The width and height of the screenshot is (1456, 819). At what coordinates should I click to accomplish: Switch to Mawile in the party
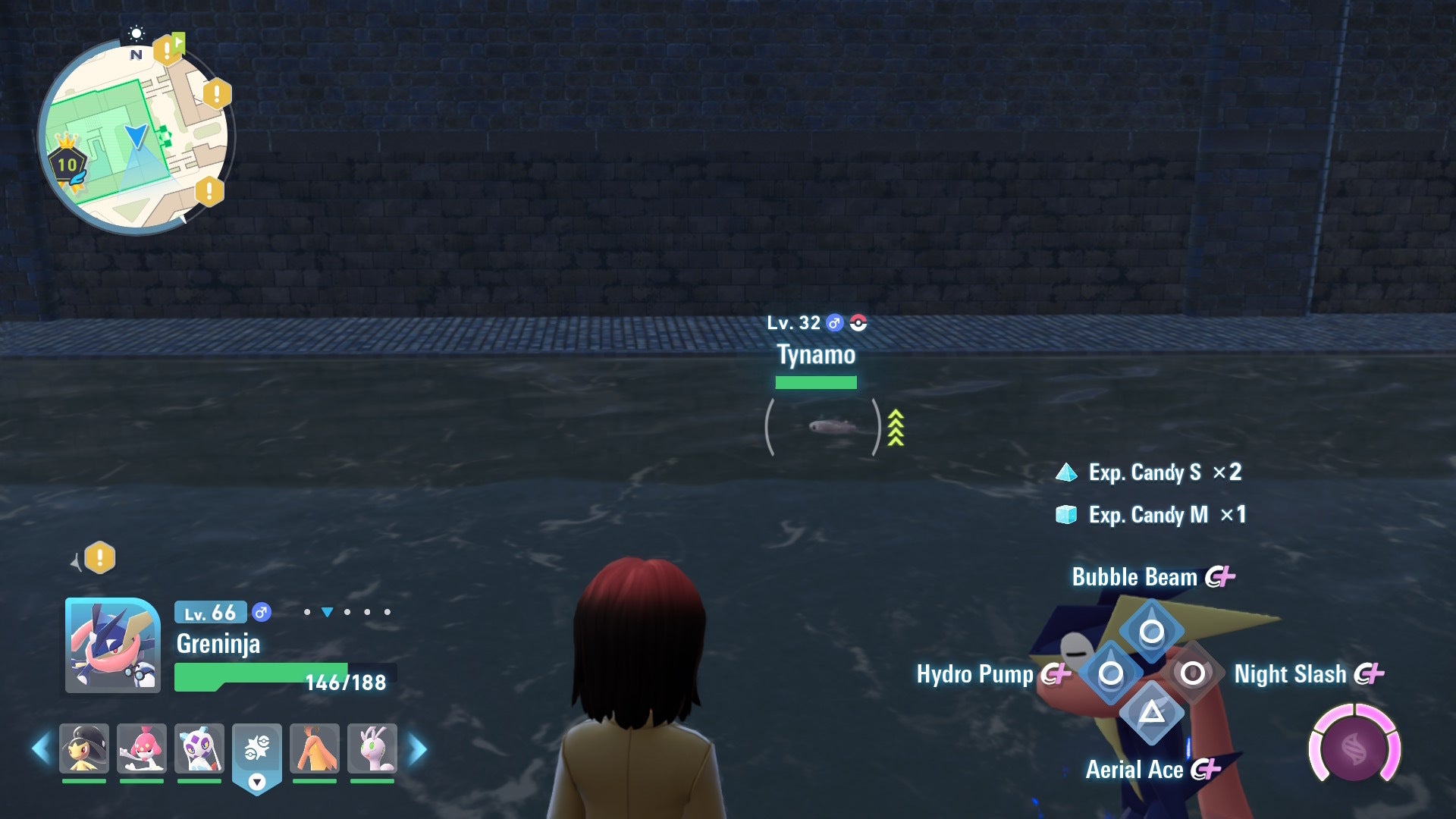coord(84,748)
